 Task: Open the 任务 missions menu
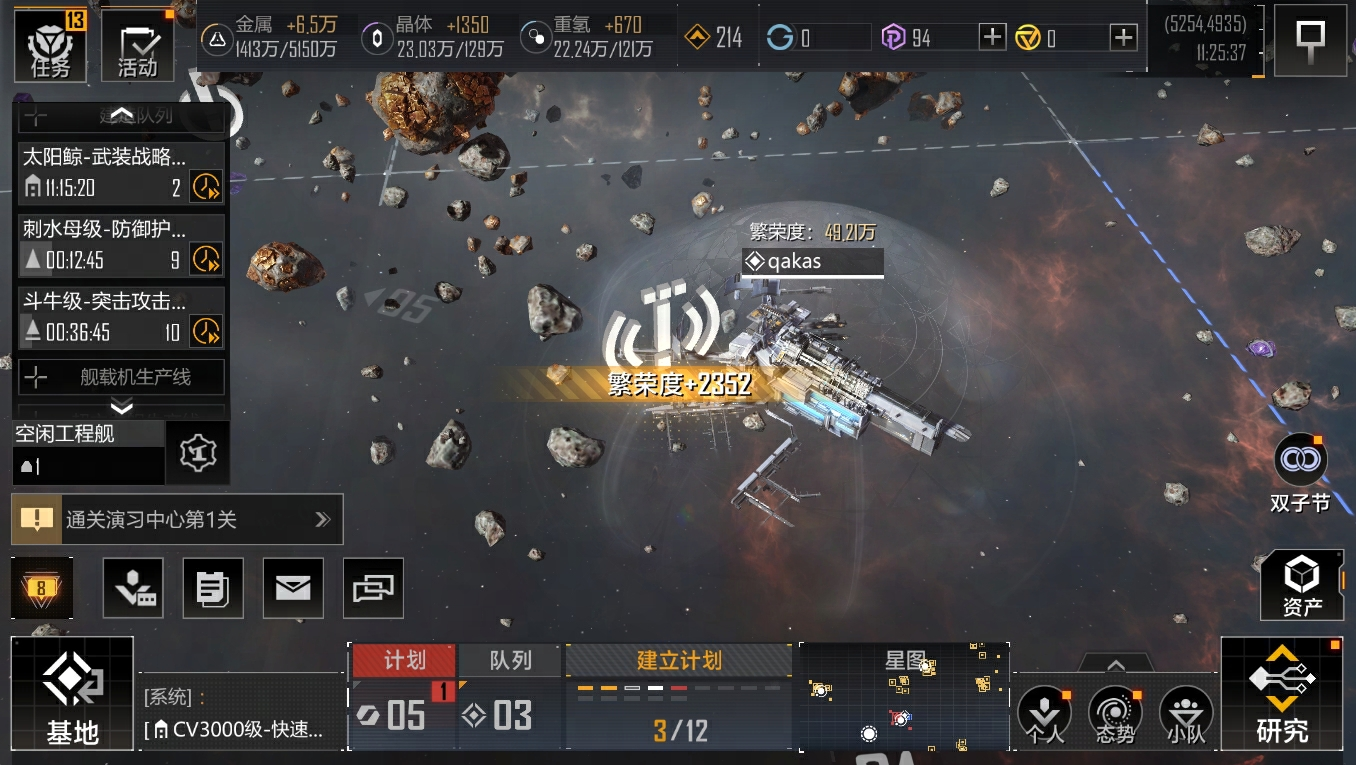(50, 45)
